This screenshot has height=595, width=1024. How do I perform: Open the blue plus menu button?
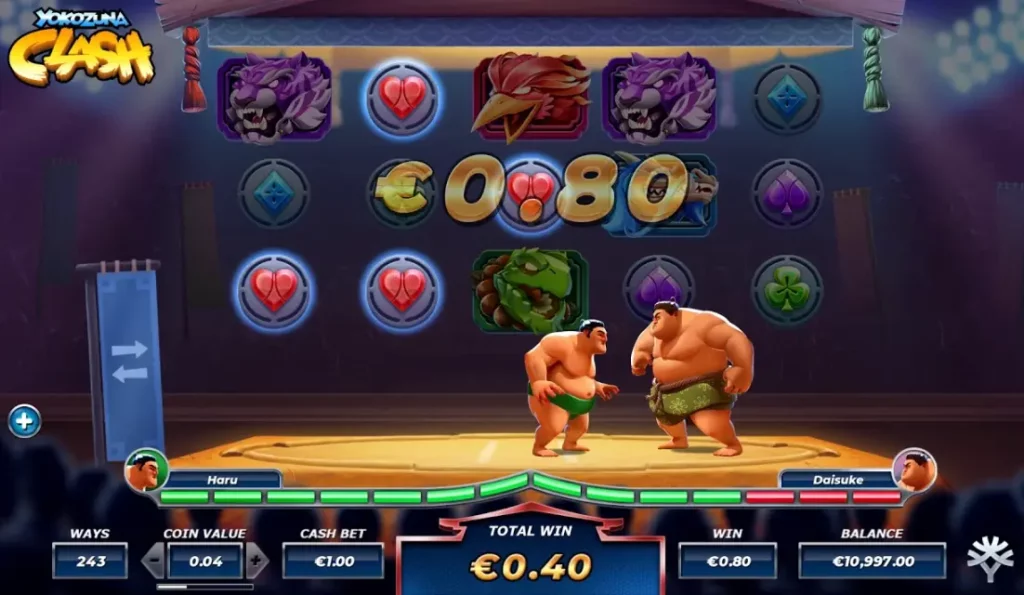(x=24, y=421)
